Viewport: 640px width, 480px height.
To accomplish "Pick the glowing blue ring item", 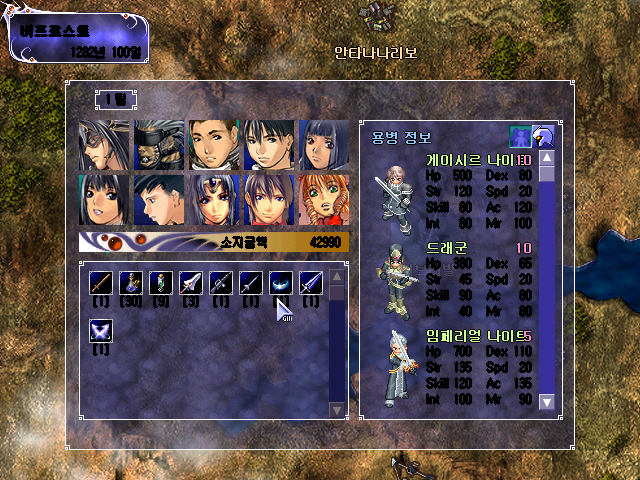I will [x=280, y=283].
